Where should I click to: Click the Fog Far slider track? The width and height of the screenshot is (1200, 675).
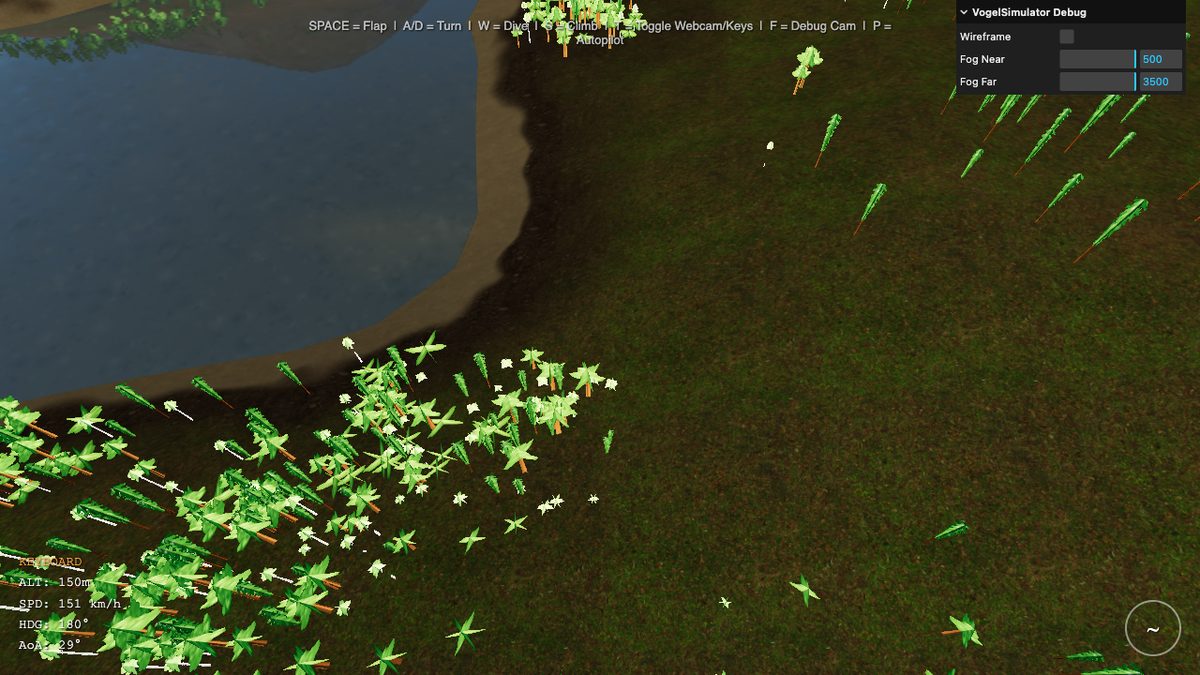[x=1097, y=82]
